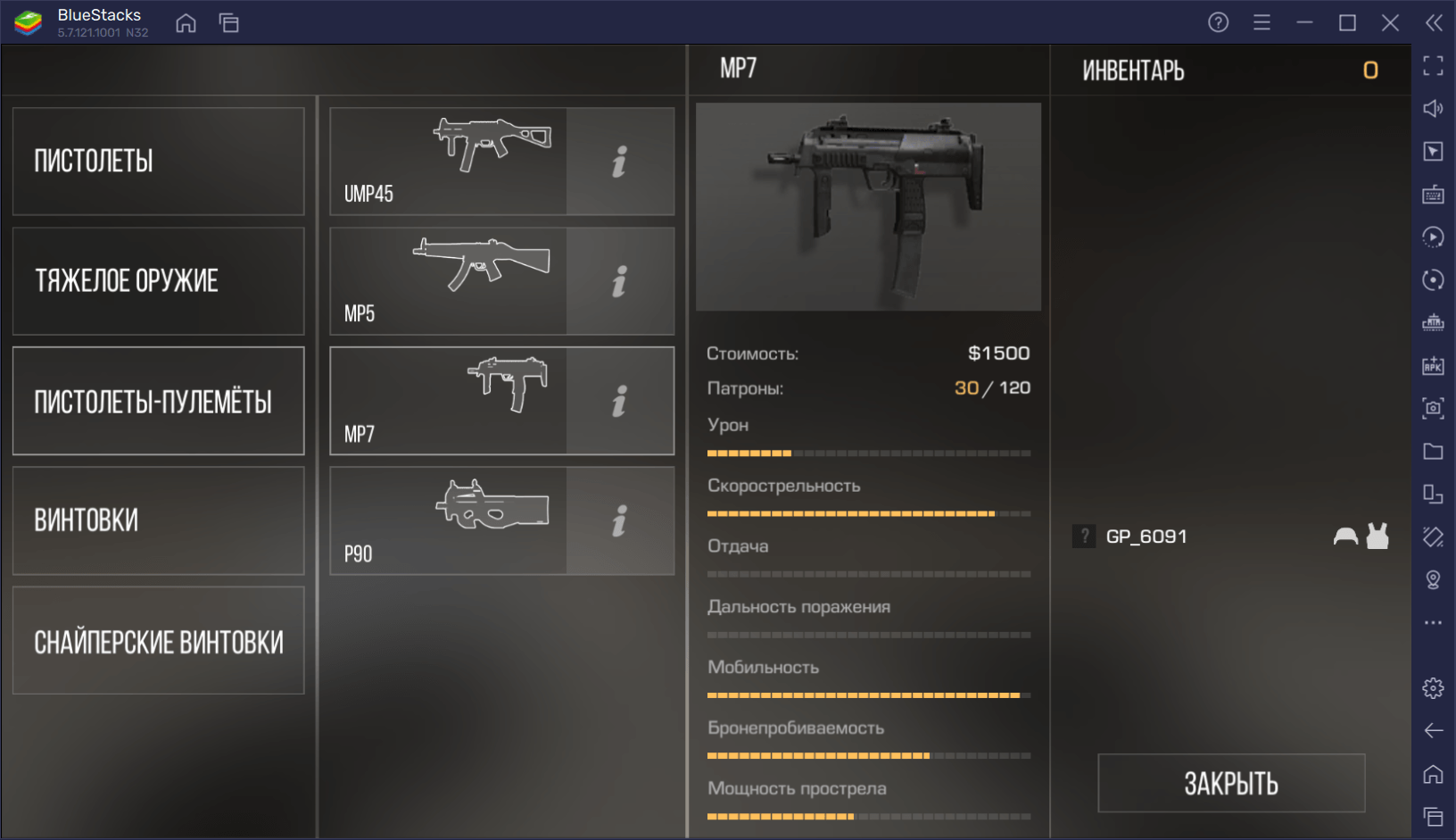Viewport: 1456px width, 840px height.
Task: Click the MP7 preview image
Action: coord(868,206)
